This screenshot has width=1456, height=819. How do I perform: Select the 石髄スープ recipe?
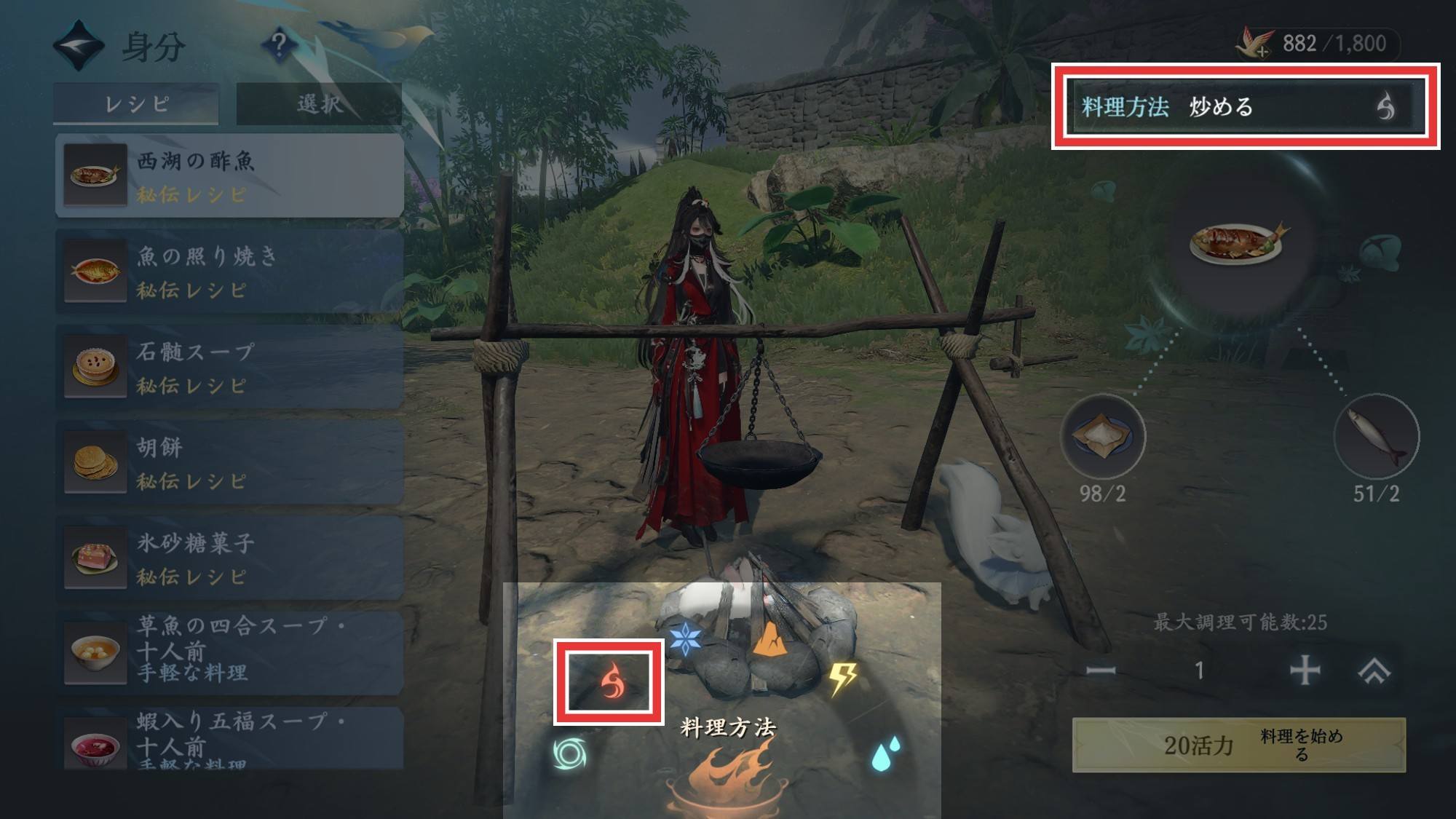click(x=229, y=366)
